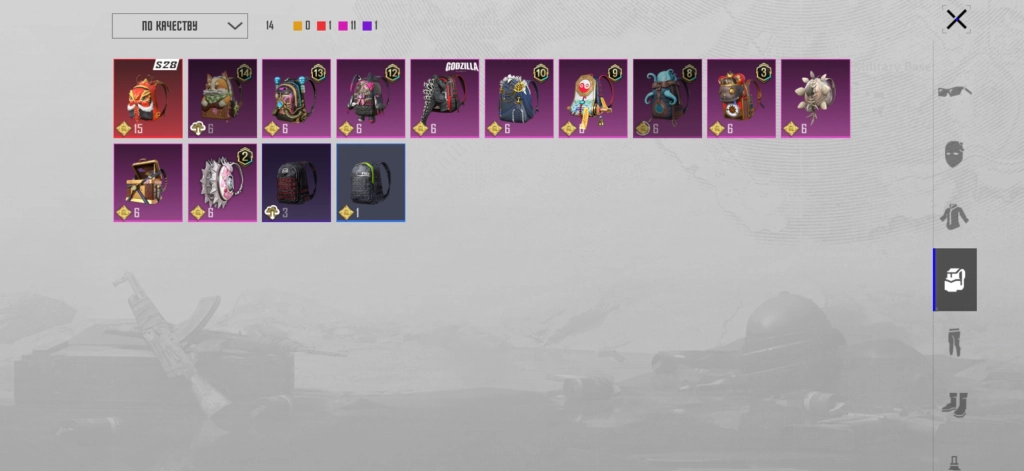Select the treasure chest backpack
Screen dimensions: 1024x471
click(x=148, y=182)
